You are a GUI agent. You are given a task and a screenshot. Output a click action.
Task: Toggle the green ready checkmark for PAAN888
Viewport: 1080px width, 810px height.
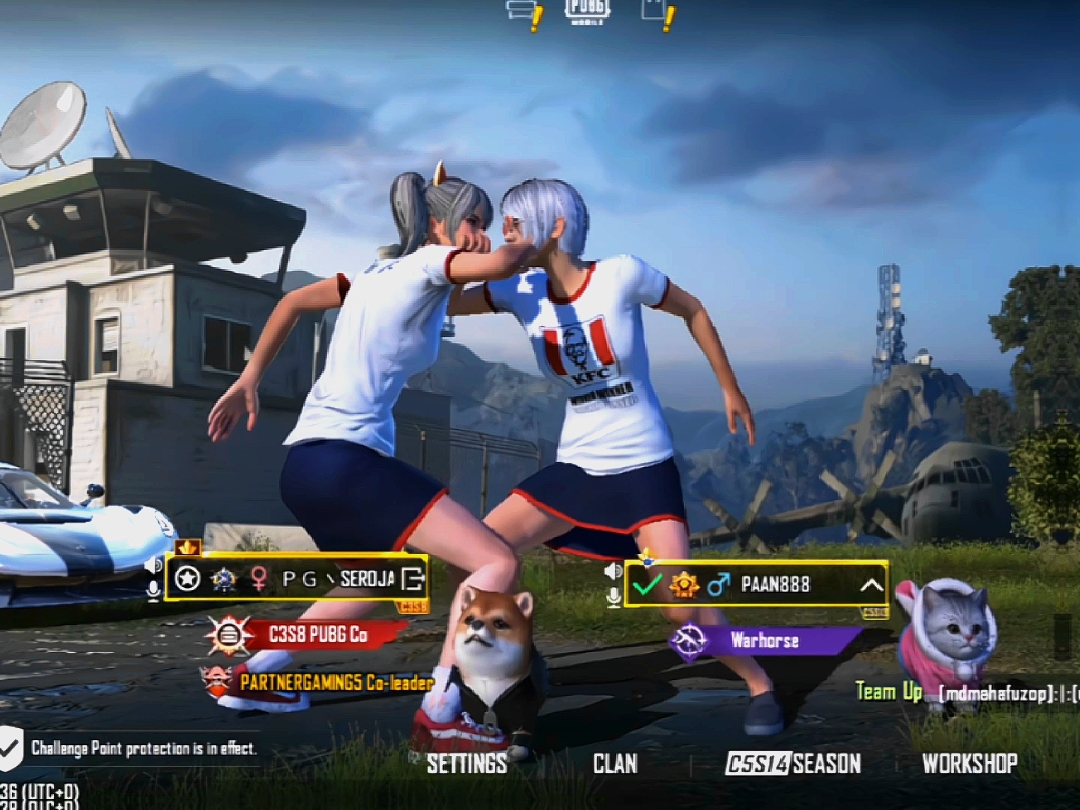(x=647, y=585)
